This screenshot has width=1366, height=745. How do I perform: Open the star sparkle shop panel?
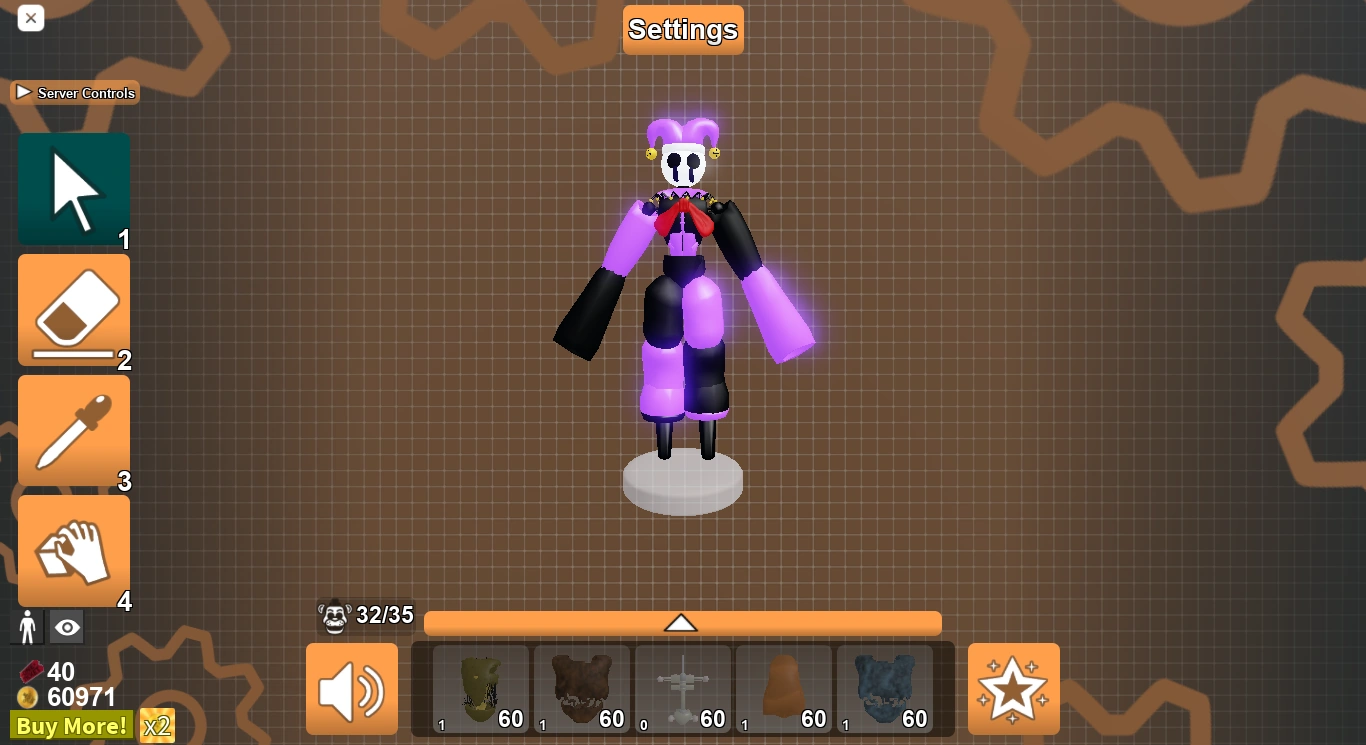click(1013, 689)
